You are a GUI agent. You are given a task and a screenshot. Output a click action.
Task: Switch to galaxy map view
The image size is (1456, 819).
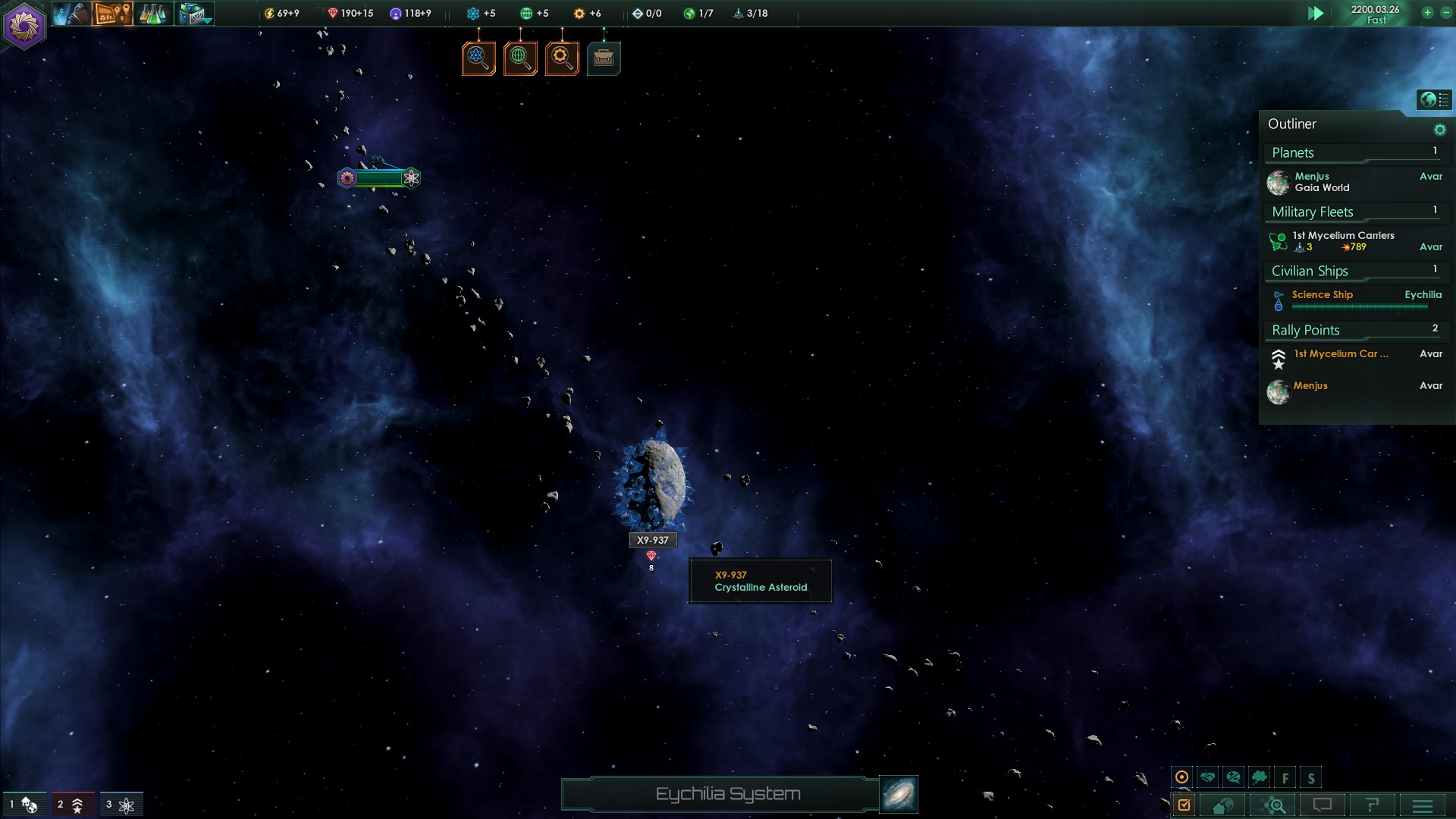(899, 794)
